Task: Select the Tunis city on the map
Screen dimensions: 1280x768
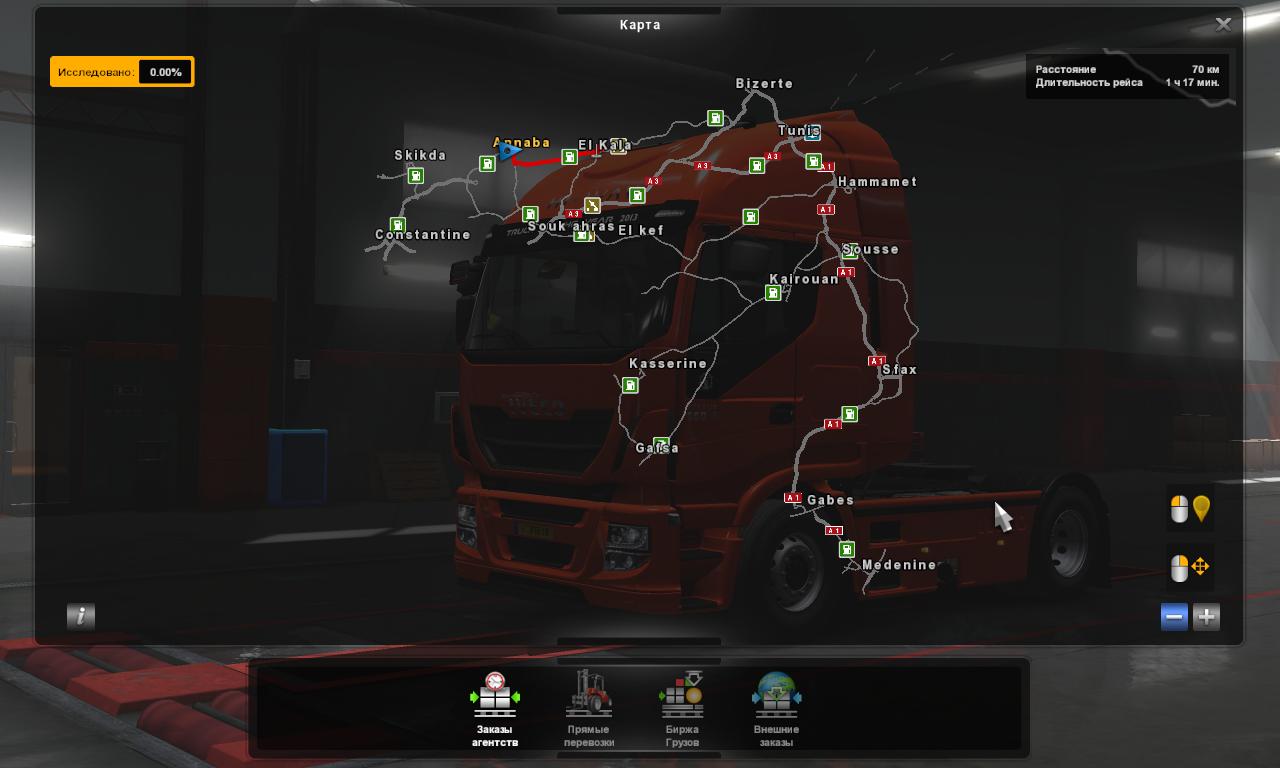Action: tap(799, 131)
